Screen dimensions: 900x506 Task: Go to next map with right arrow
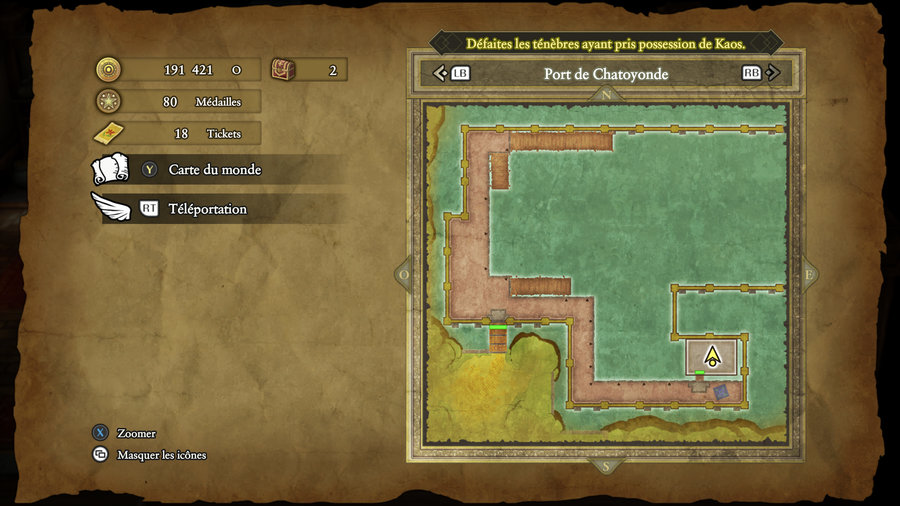[x=772, y=73]
